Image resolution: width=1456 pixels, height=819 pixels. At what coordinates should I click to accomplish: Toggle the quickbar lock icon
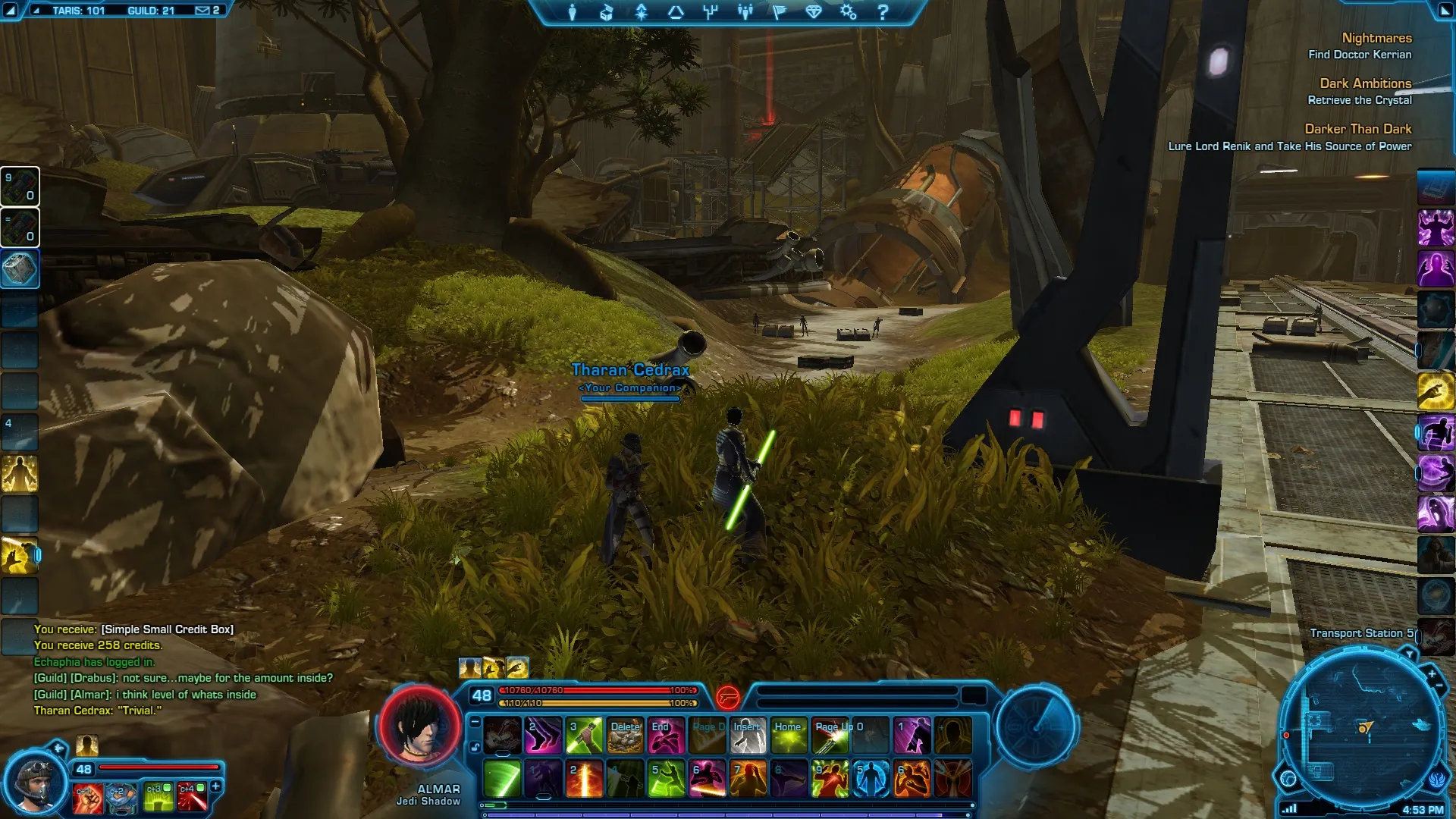point(475,748)
